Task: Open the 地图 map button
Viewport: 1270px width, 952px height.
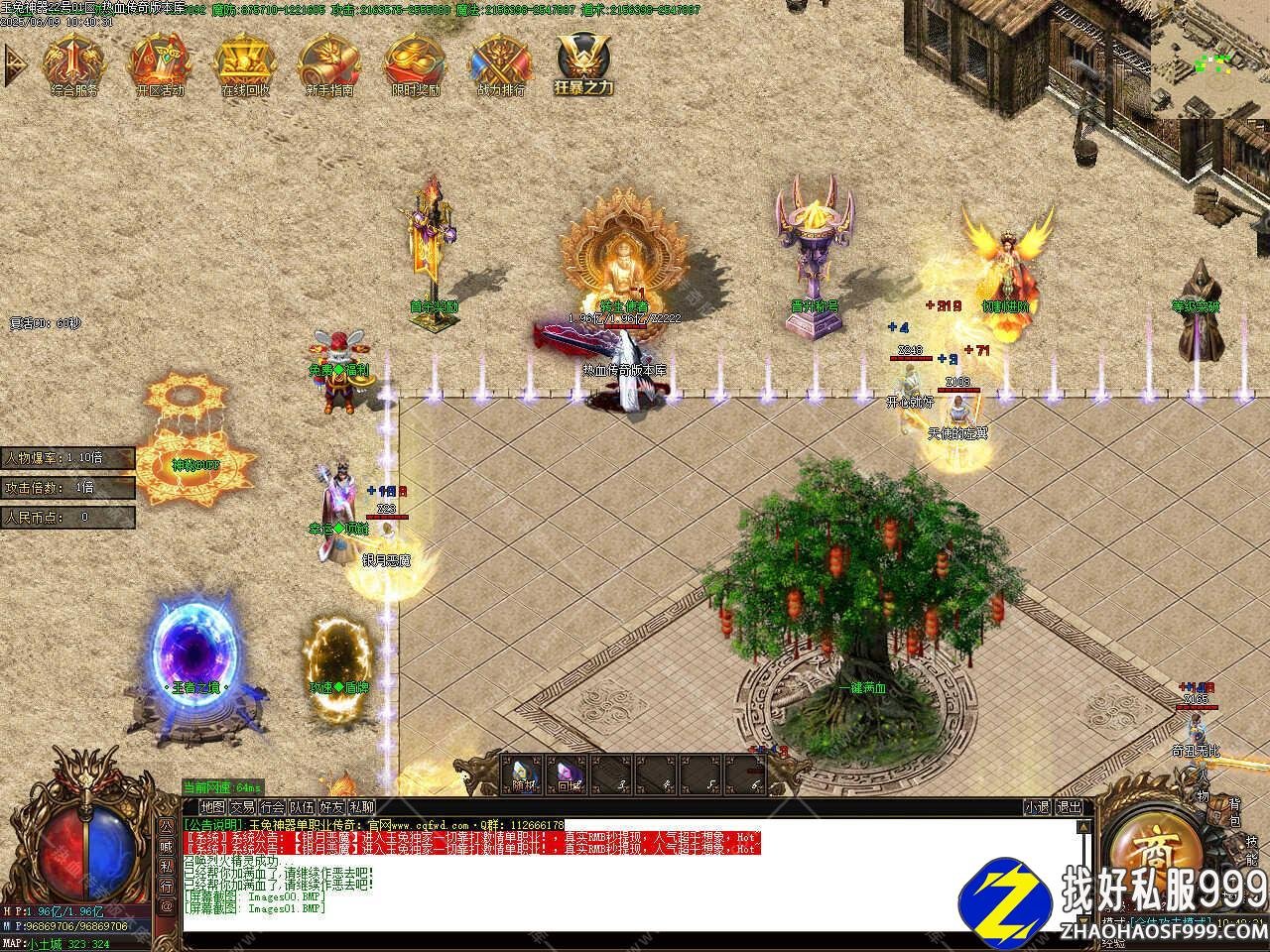Action: (212, 807)
